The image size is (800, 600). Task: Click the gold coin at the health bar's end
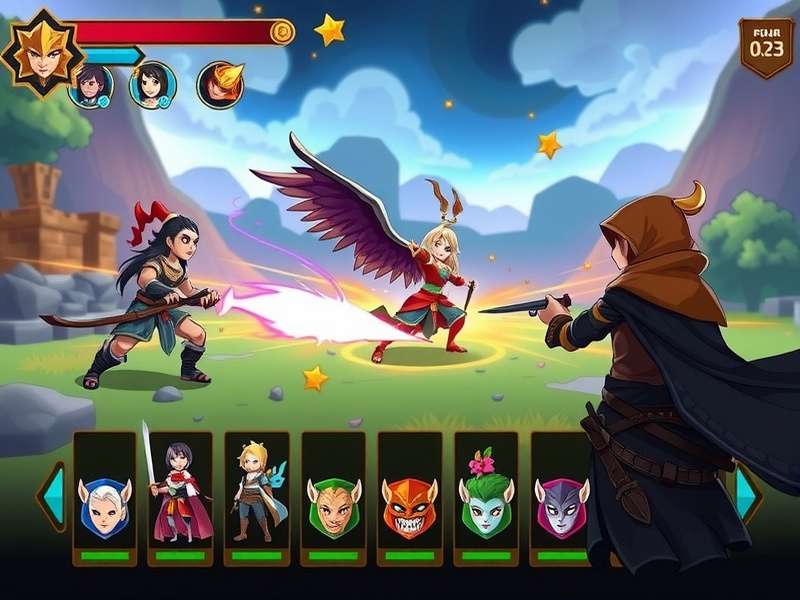pos(283,33)
